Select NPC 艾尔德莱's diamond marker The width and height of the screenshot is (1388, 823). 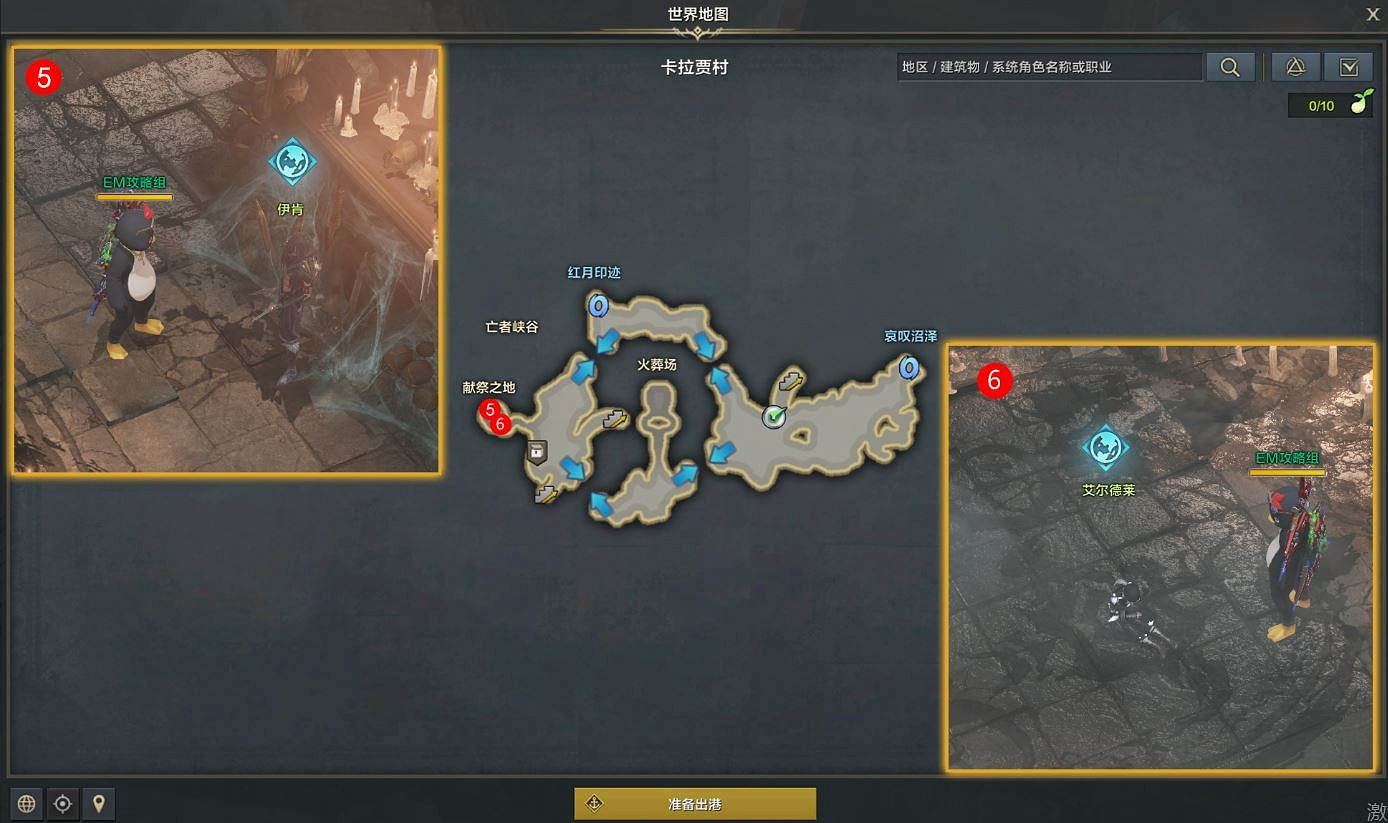(1108, 447)
